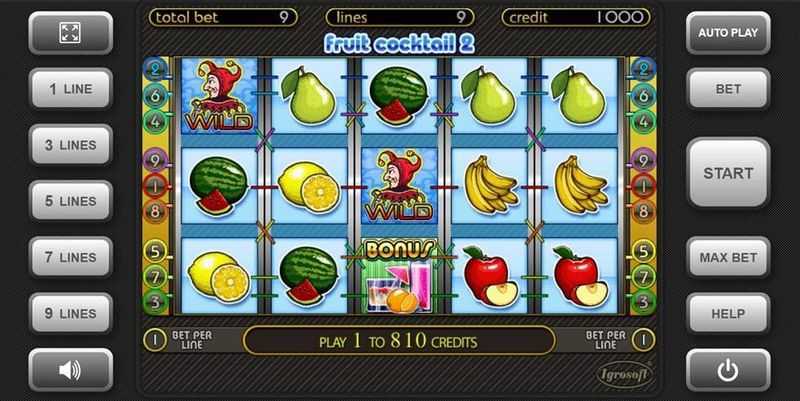Activate all 9 Lines
The width and height of the screenshot is (800, 401).
pyautogui.click(x=70, y=313)
